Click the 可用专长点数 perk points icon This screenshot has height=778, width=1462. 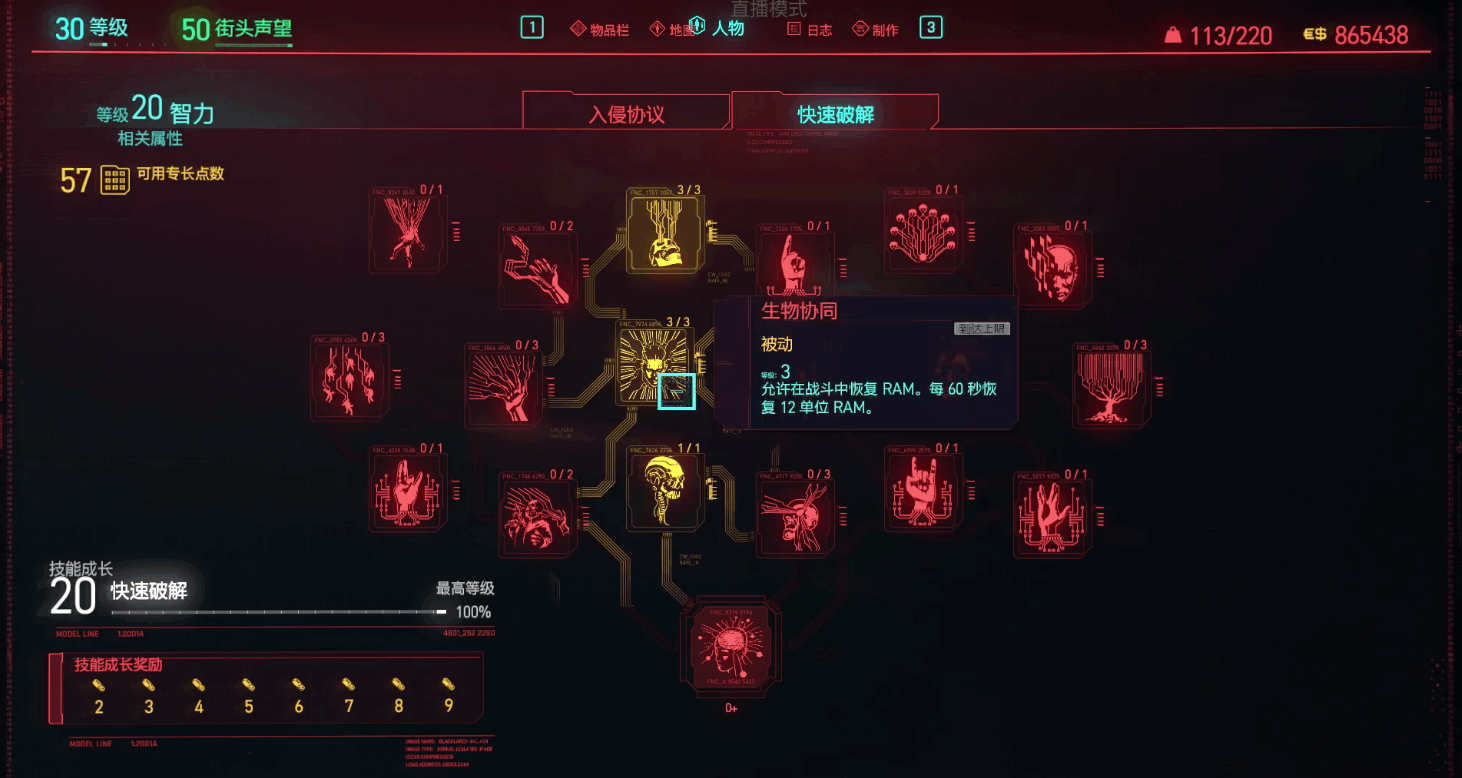(115, 180)
